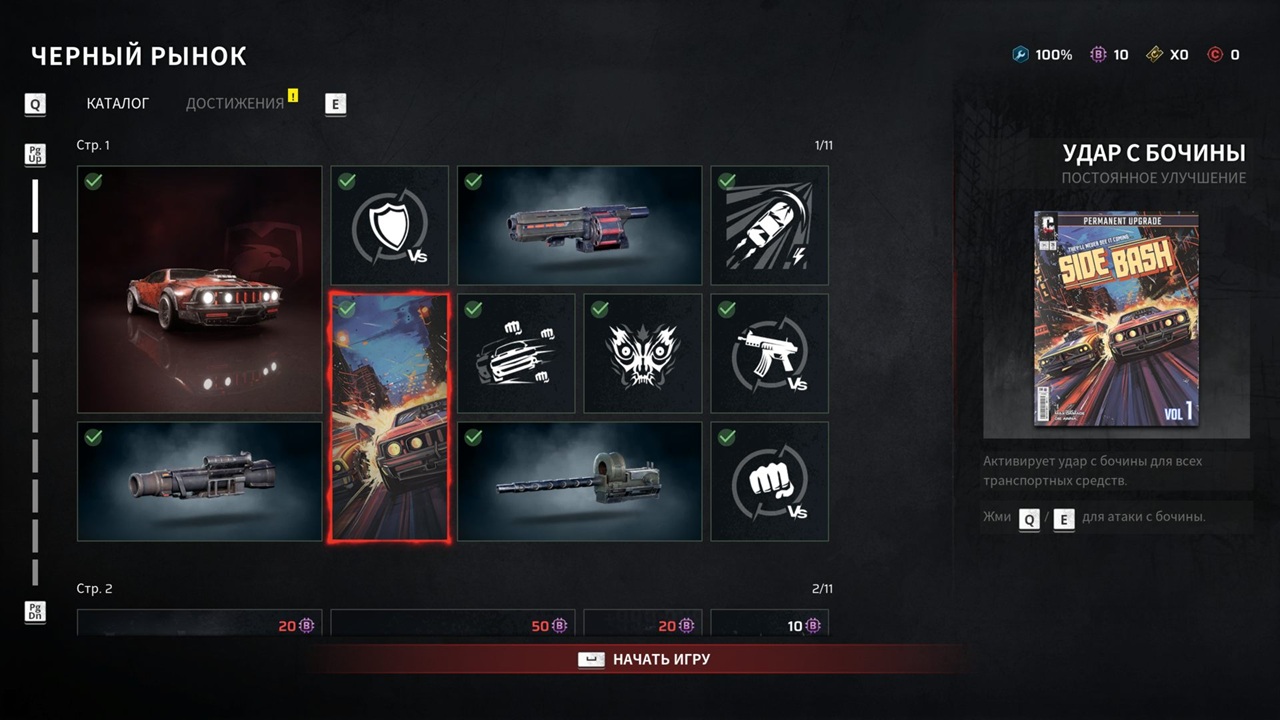Select the demon mask upgrade icon

point(643,353)
